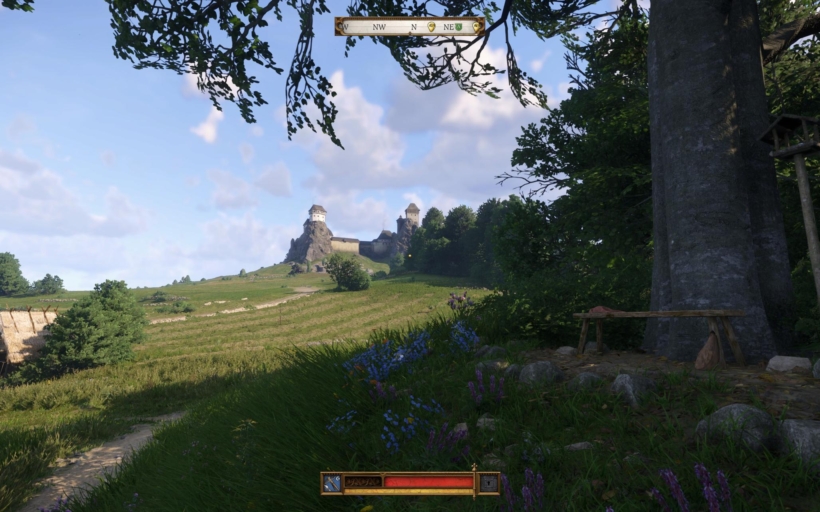This screenshot has height=512, width=820.
Task: Click the compass bar
Action: click(409, 26)
